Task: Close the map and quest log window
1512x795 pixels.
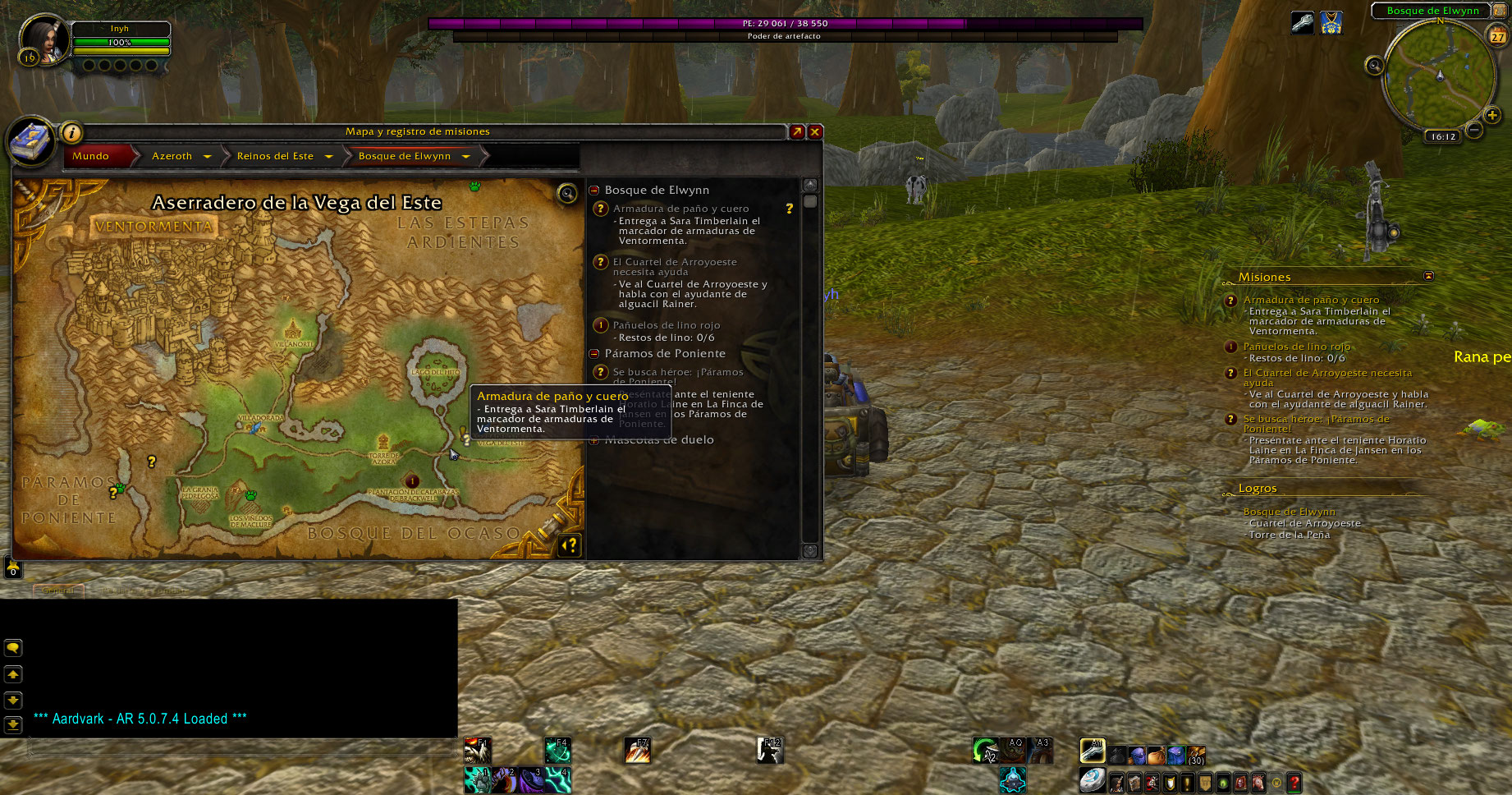Action: [815, 131]
